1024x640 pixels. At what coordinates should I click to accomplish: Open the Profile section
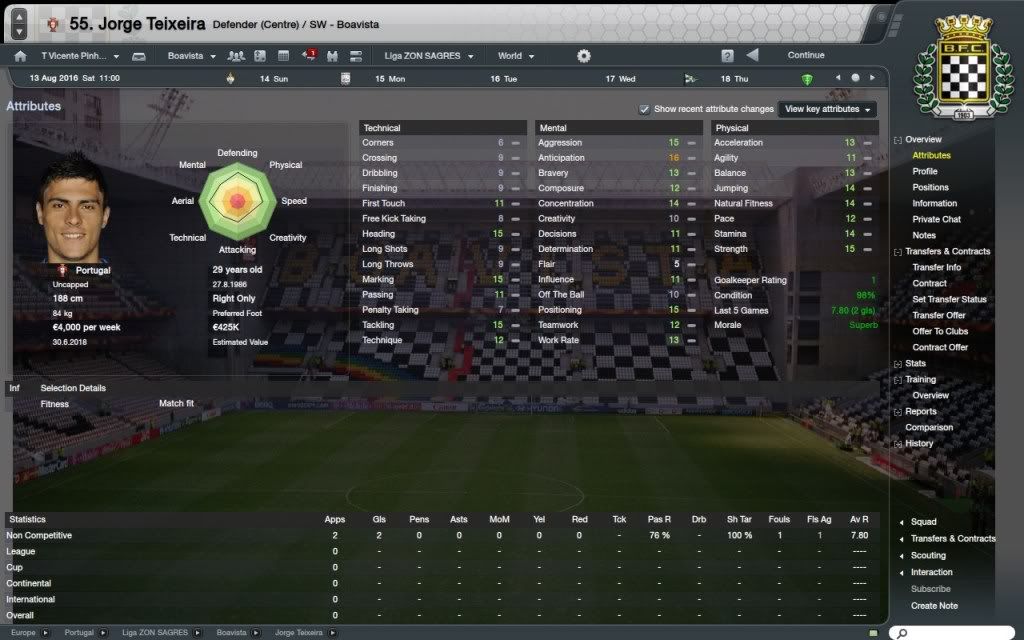pyautogui.click(x=924, y=171)
